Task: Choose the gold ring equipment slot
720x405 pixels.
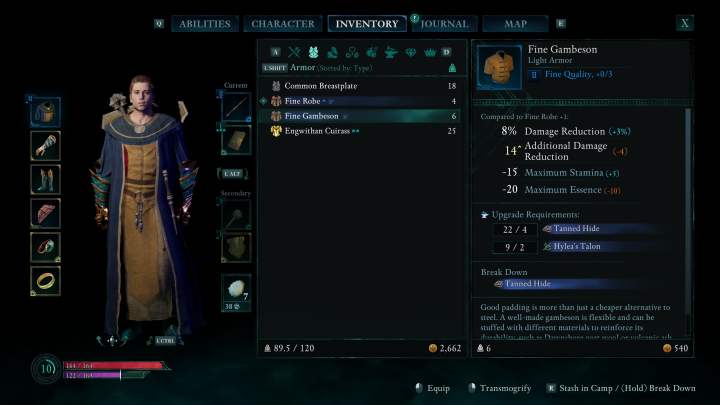Action: pos(46,280)
